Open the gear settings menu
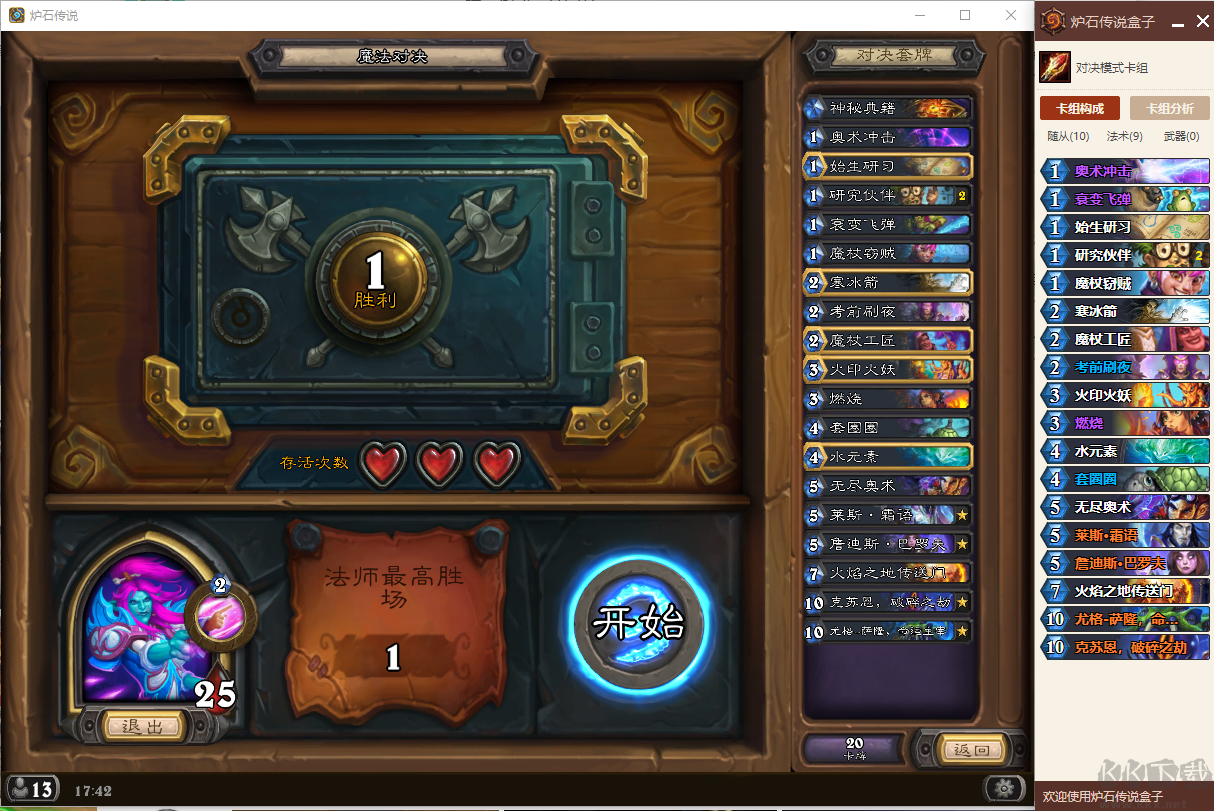1214x811 pixels. tap(1004, 787)
